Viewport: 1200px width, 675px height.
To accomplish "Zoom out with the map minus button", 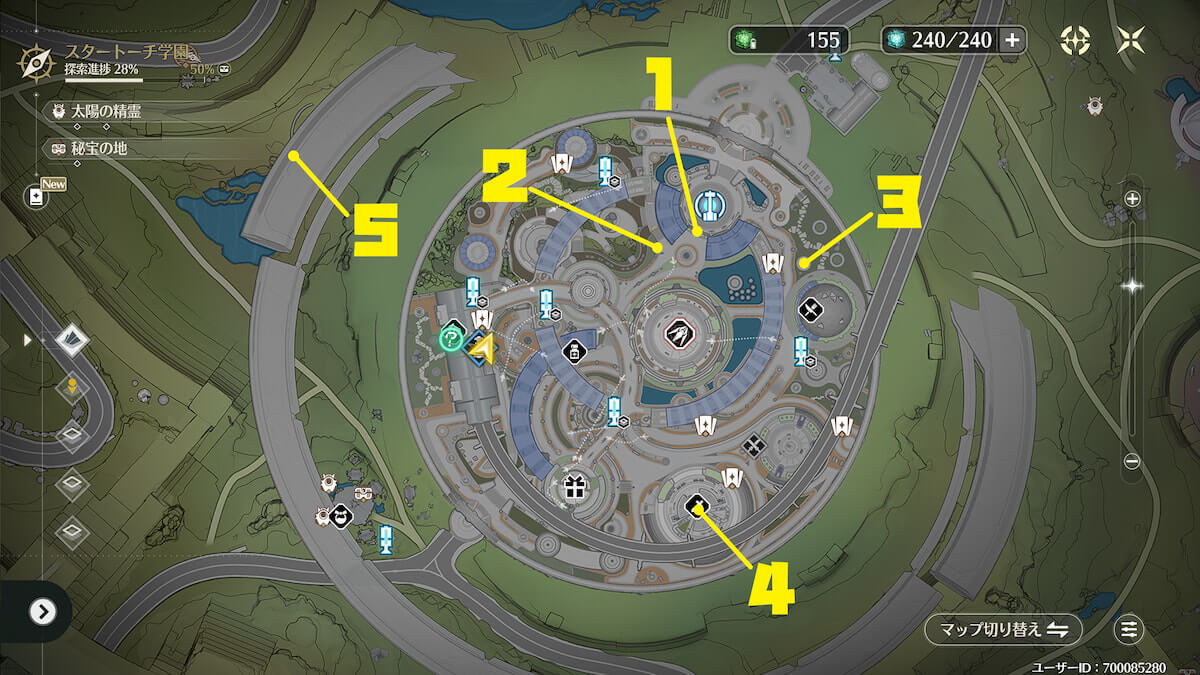I will (x=1132, y=461).
